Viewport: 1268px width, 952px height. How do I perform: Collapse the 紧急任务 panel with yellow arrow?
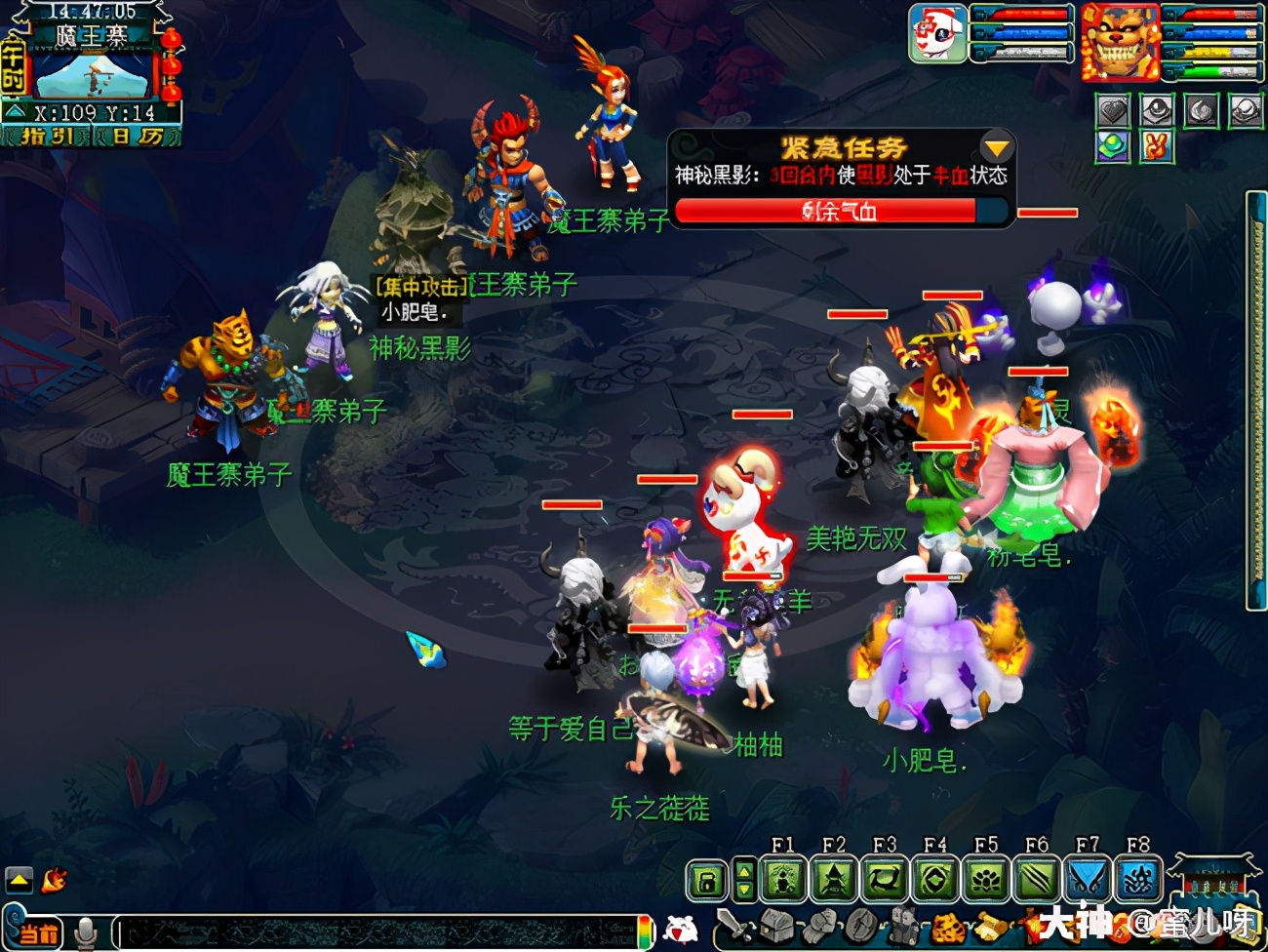(x=996, y=148)
